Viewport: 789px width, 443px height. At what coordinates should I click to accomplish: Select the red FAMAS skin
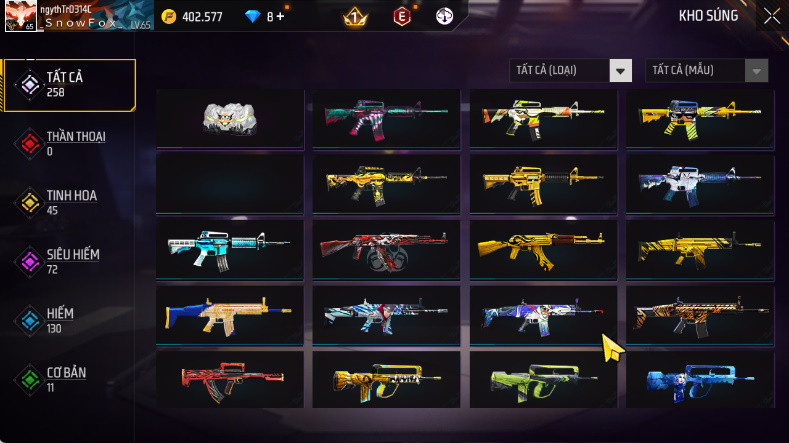click(x=230, y=379)
